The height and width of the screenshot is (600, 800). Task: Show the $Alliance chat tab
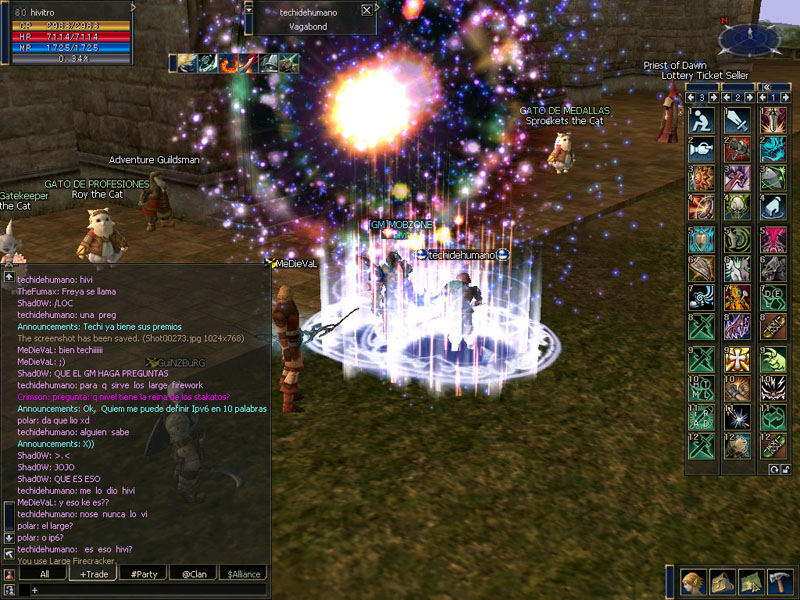244,574
